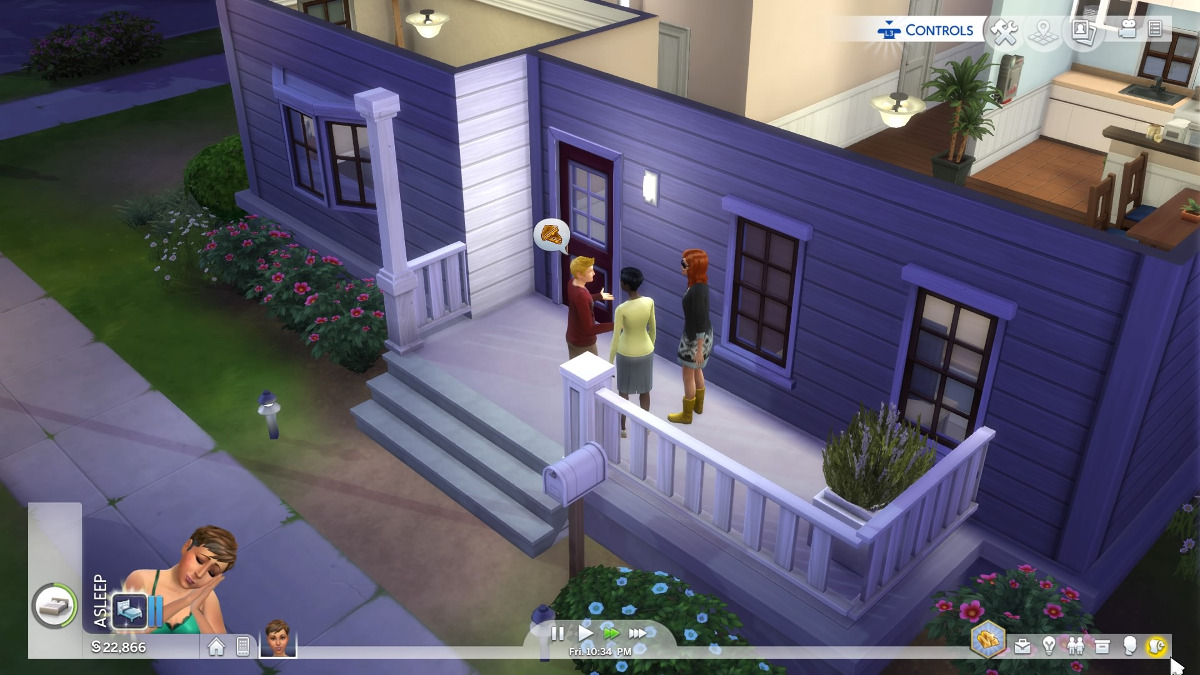1200x675 pixels.
Task: Open the career briefcase panel
Action: click(x=1022, y=646)
